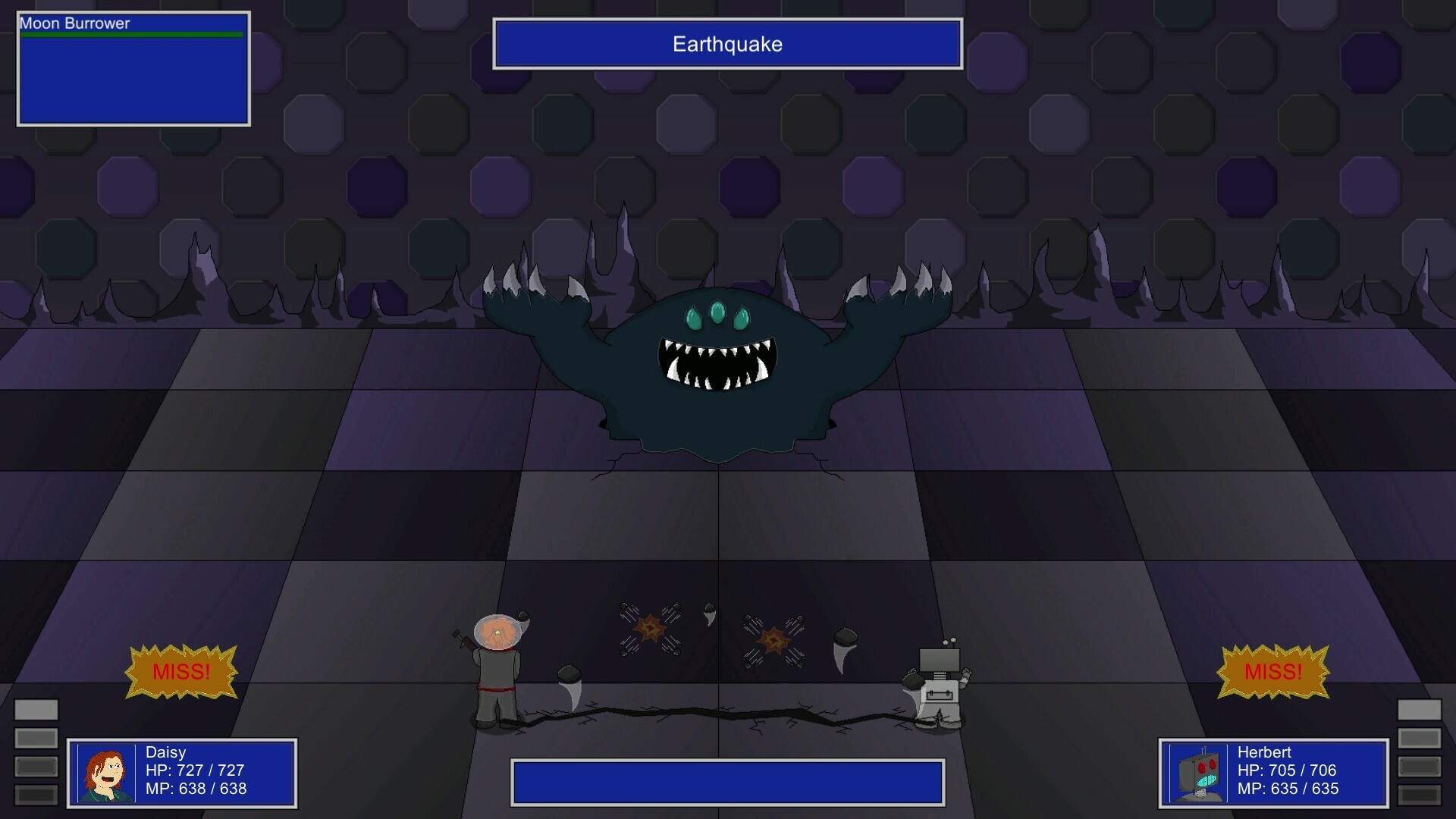This screenshot has width=1456, height=819.
Task: Select the top gray button on right edge
Action: [1420, 709]
